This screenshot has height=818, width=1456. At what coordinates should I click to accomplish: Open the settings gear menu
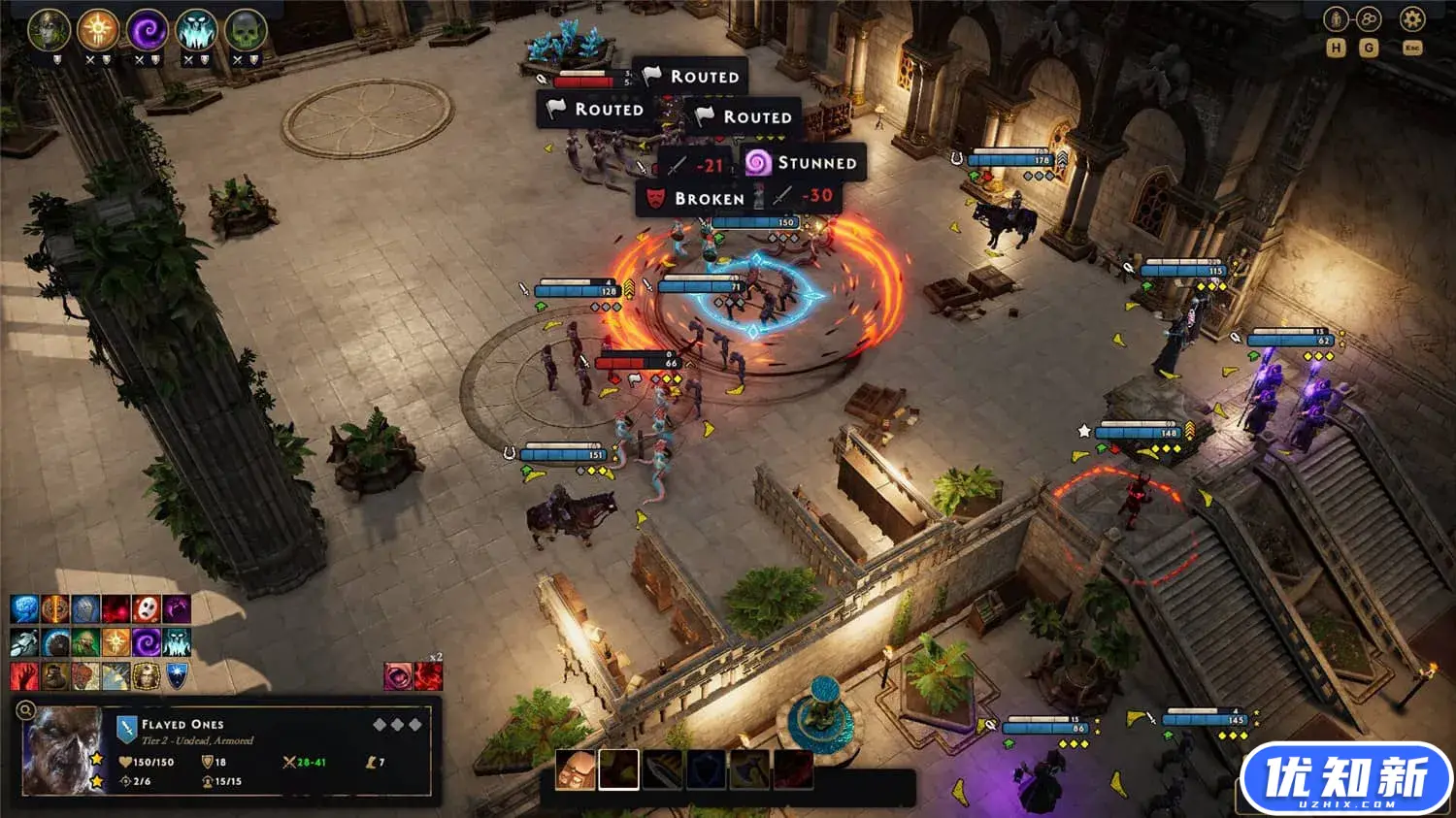(1411, 18)
